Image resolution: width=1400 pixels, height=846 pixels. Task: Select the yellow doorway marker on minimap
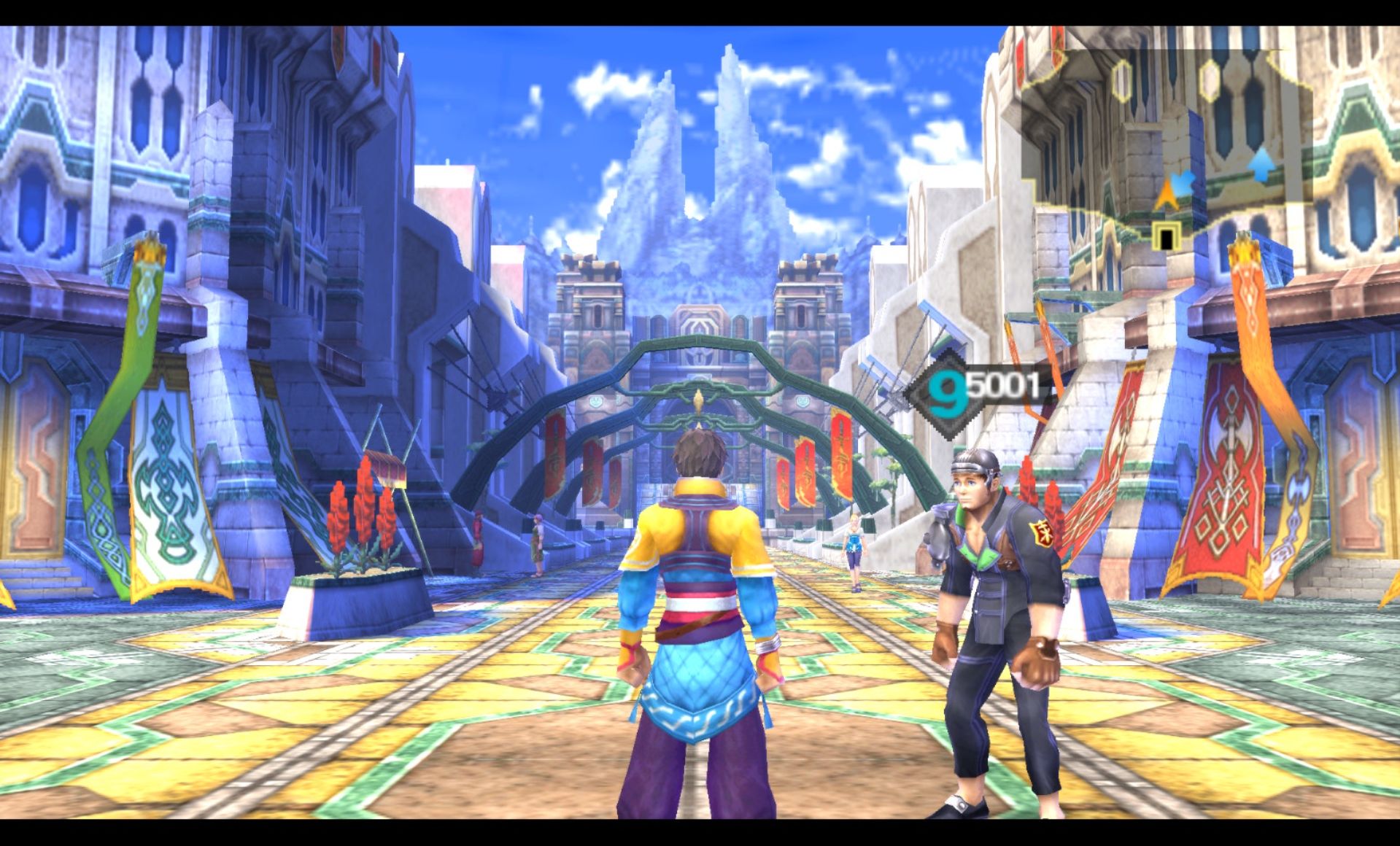[1166, 237]
